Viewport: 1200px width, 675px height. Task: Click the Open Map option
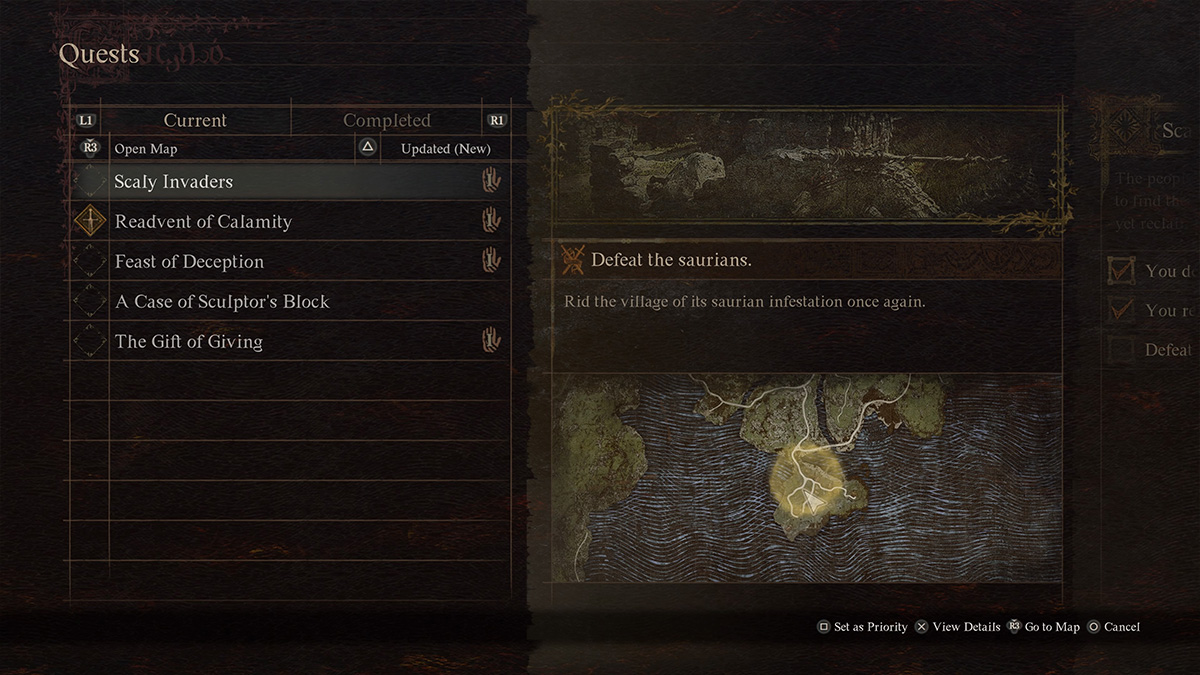(145, 149)
